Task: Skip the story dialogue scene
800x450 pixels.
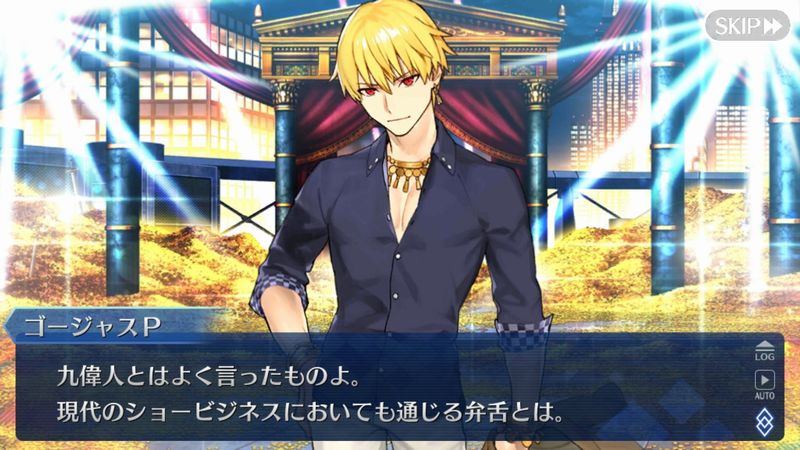Action: point(747,25)
